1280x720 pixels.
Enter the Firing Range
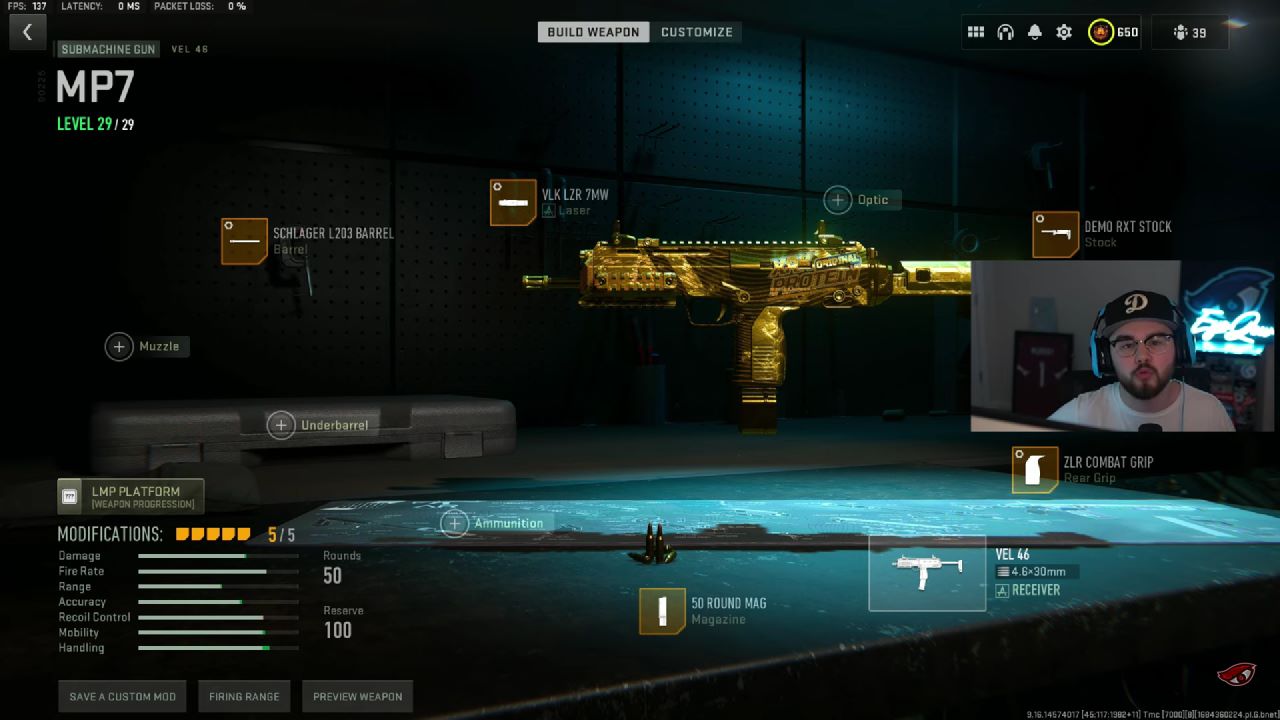click(244, 696)
